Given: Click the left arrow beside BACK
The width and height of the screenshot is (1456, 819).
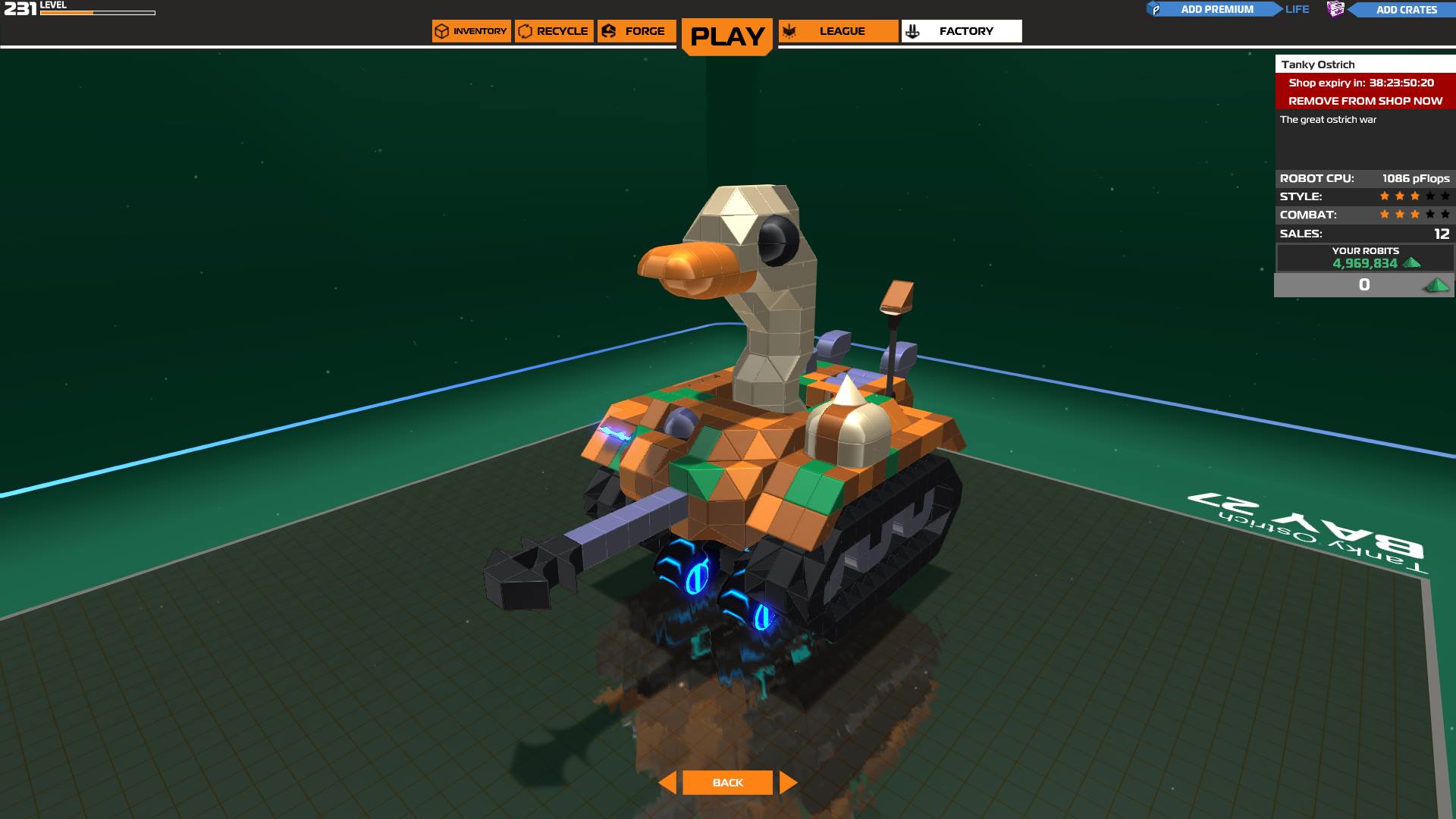Looking at the screenshot, I should coord(667,782).
